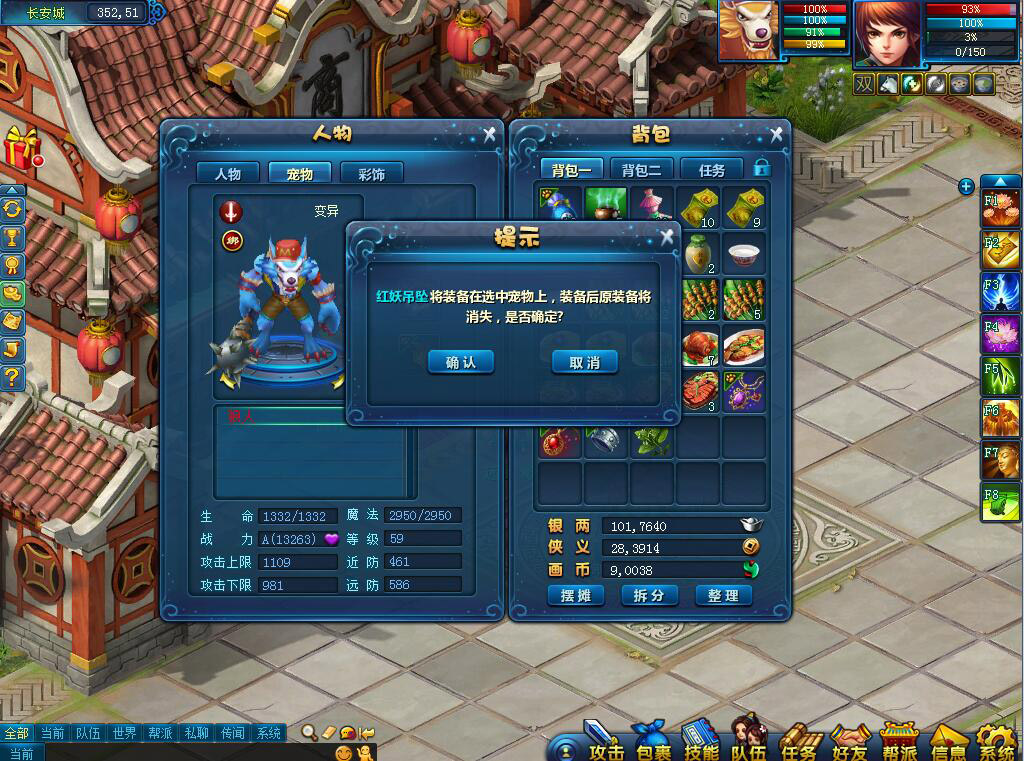Switch chat to the 世界 channel tab
This screenshot has height=761, width=1024.
click(124, 733)
